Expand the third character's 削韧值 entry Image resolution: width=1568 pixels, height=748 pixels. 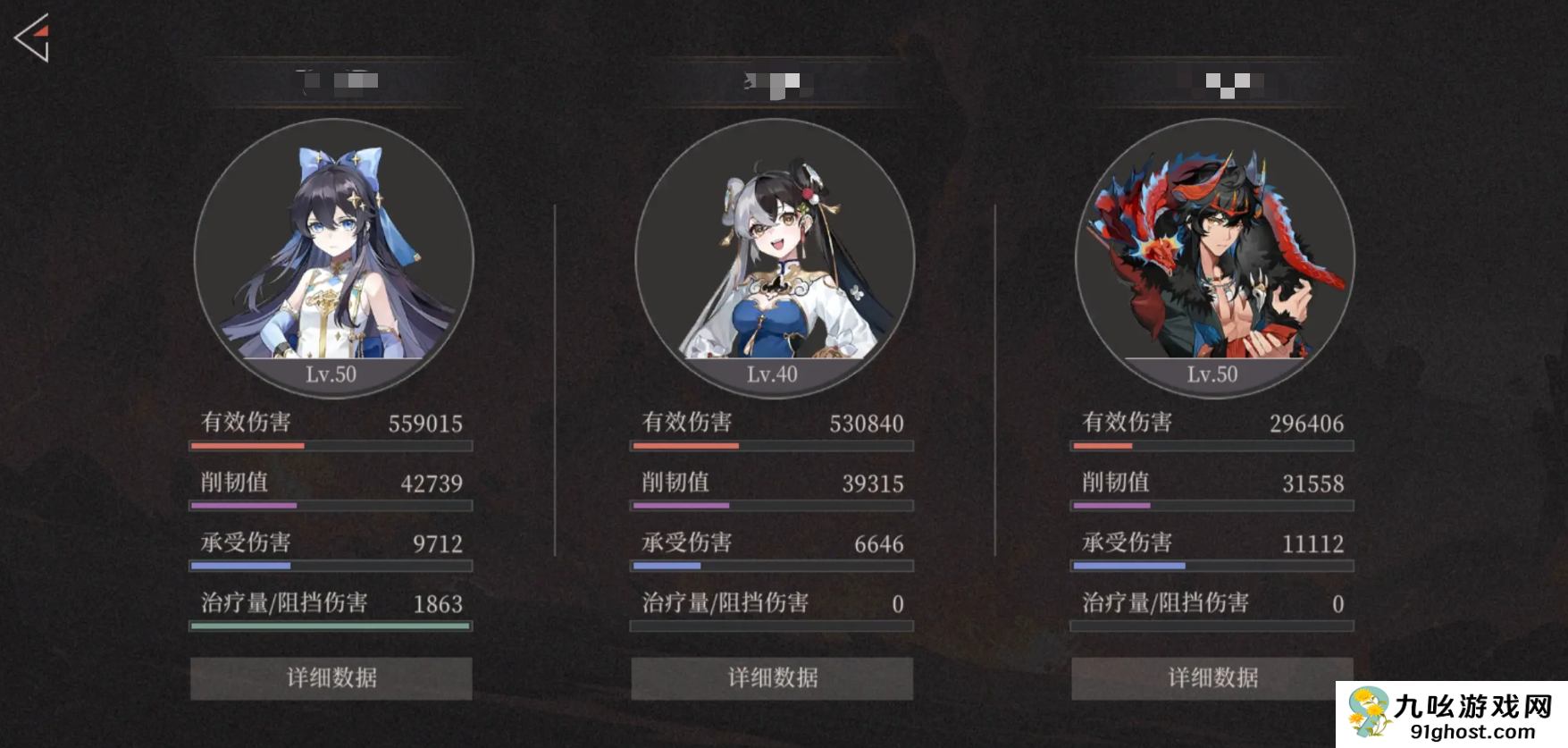(x=1212, y=483)
